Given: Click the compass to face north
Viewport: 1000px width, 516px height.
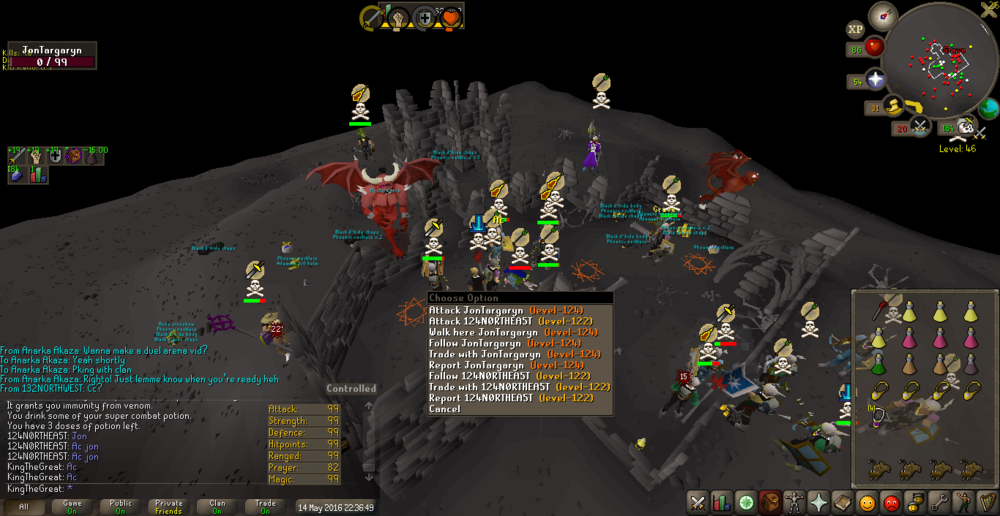Looking at the screenshot, I should click(882, 16).
